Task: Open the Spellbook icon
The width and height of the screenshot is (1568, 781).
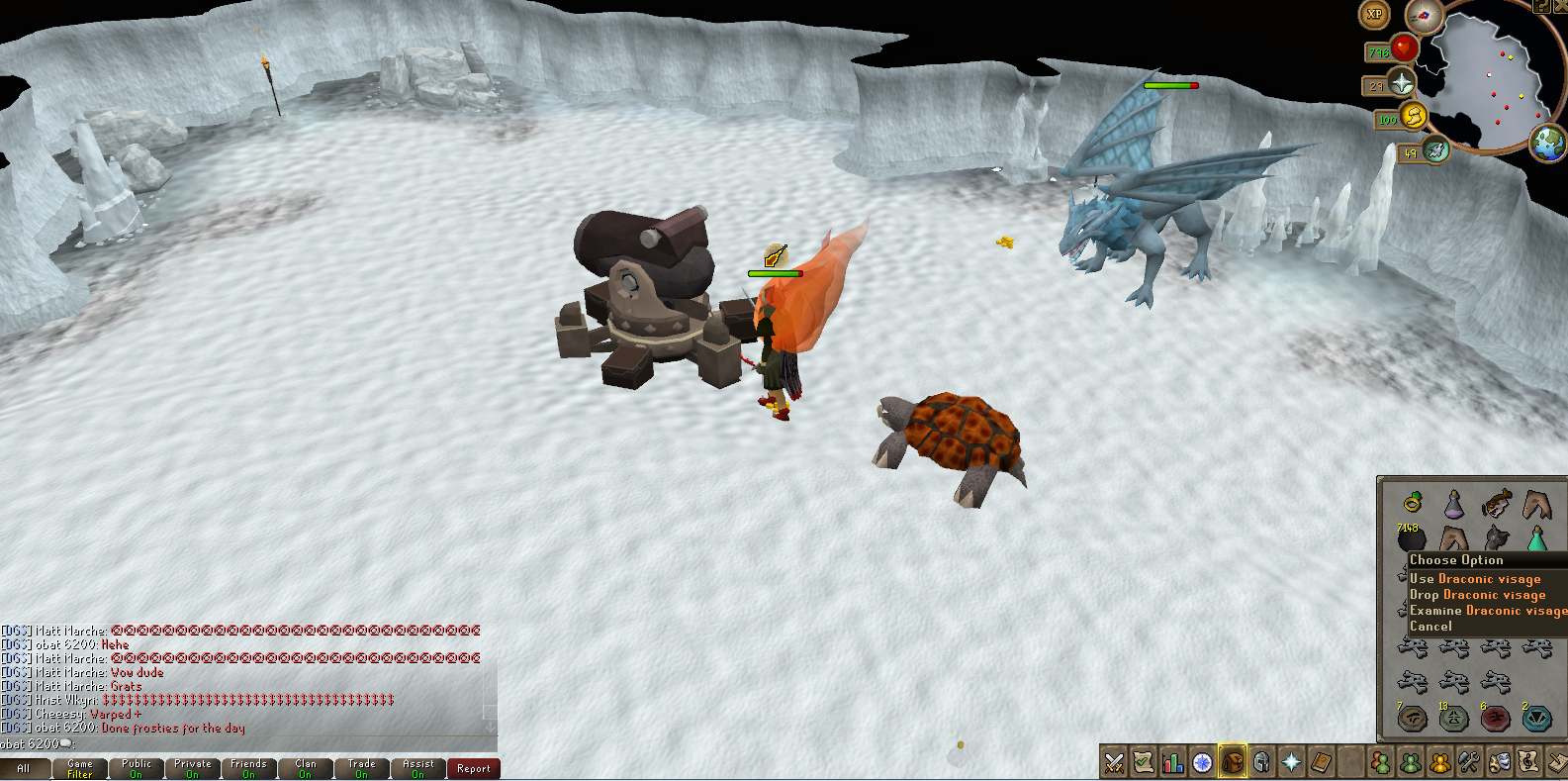Action: 1321,763
